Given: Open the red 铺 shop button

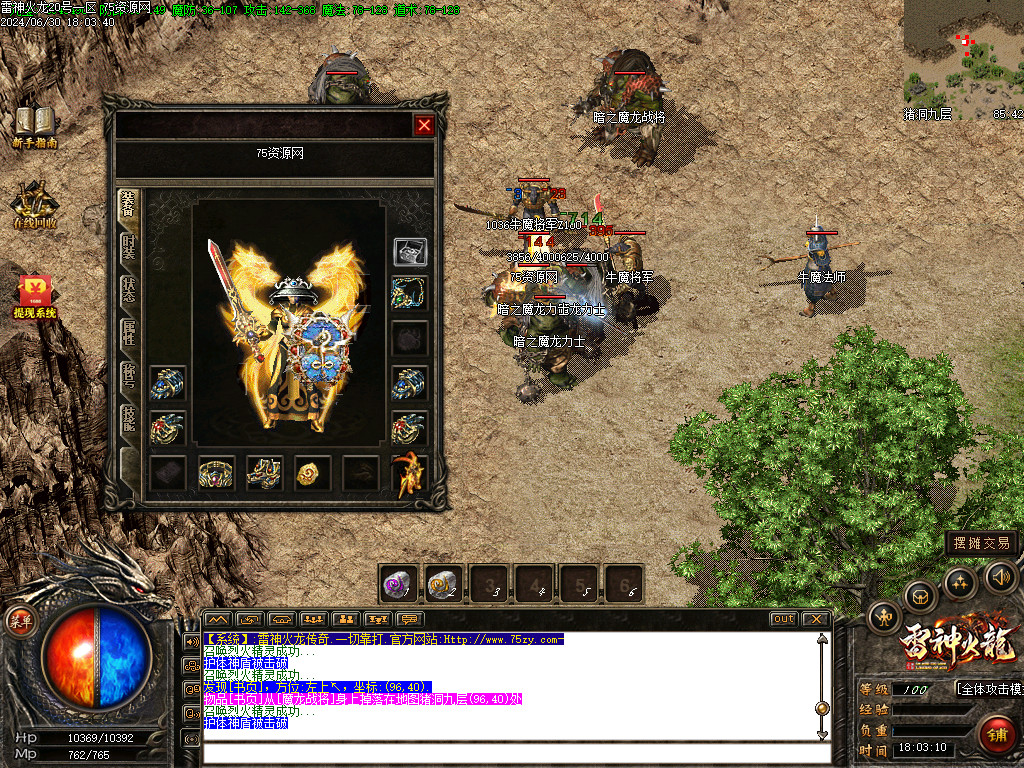Looking at the screenshot, I should pyautogui.click(x=997, y=735).
